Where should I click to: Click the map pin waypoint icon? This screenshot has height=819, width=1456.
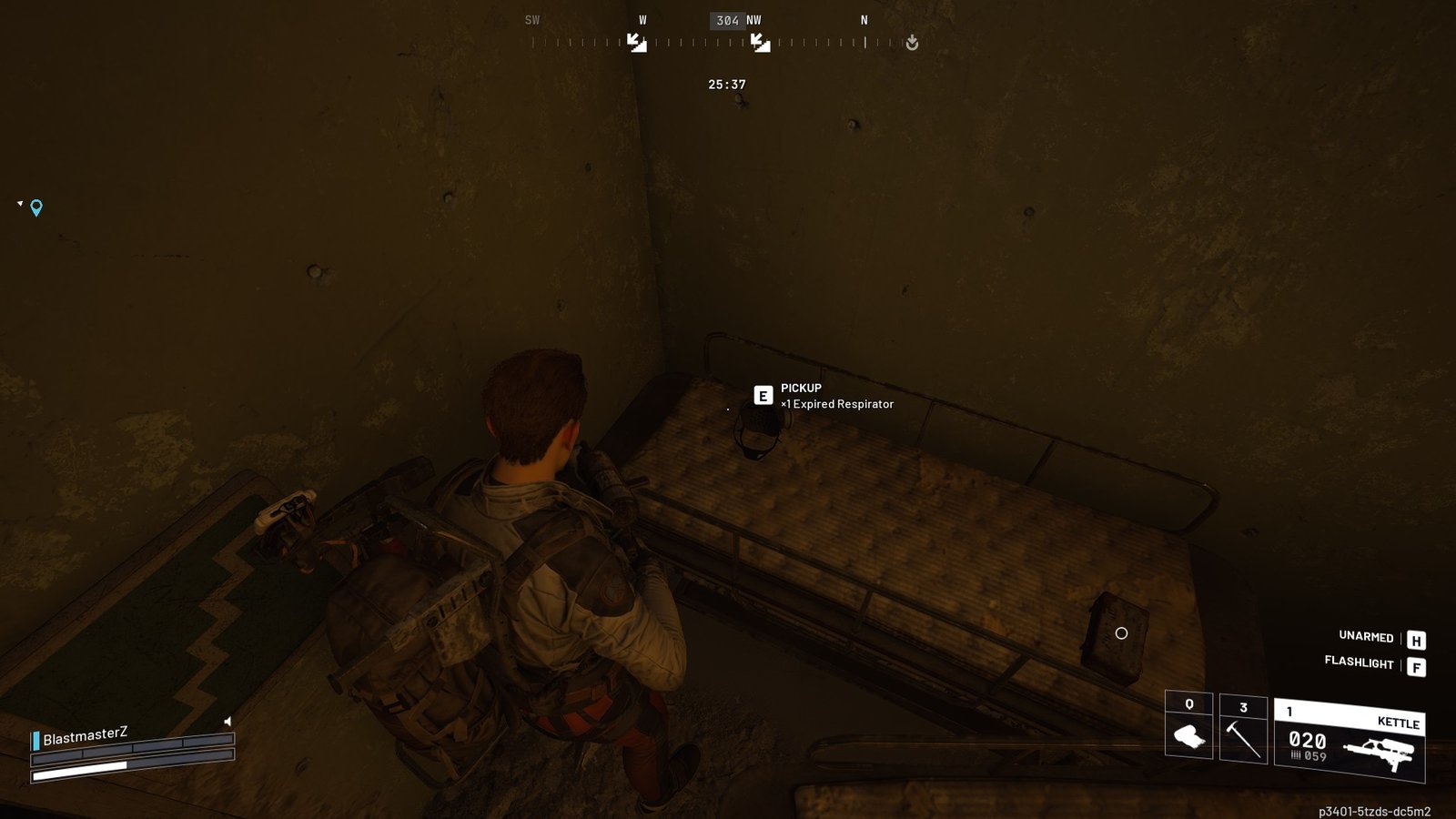coord(35,208)
